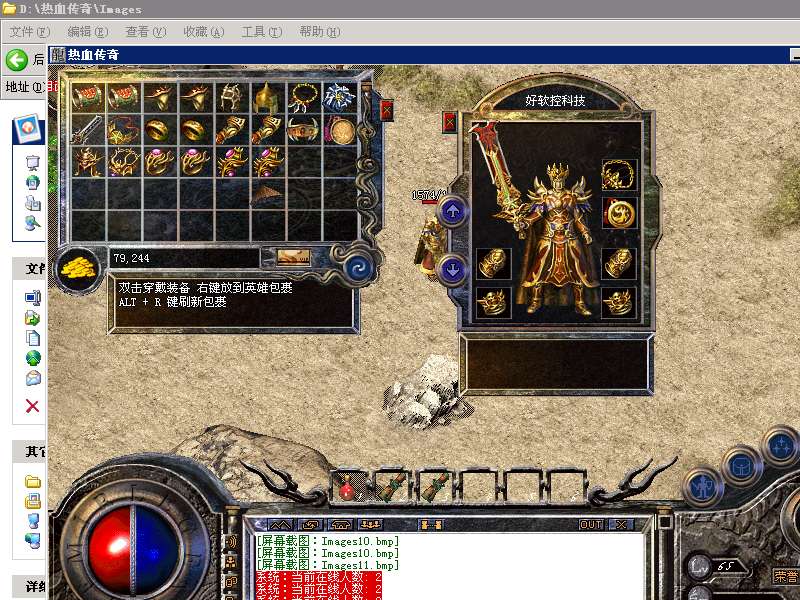Click the gold coin pile icon
This screenshot has height=600, width=800.
76,267
